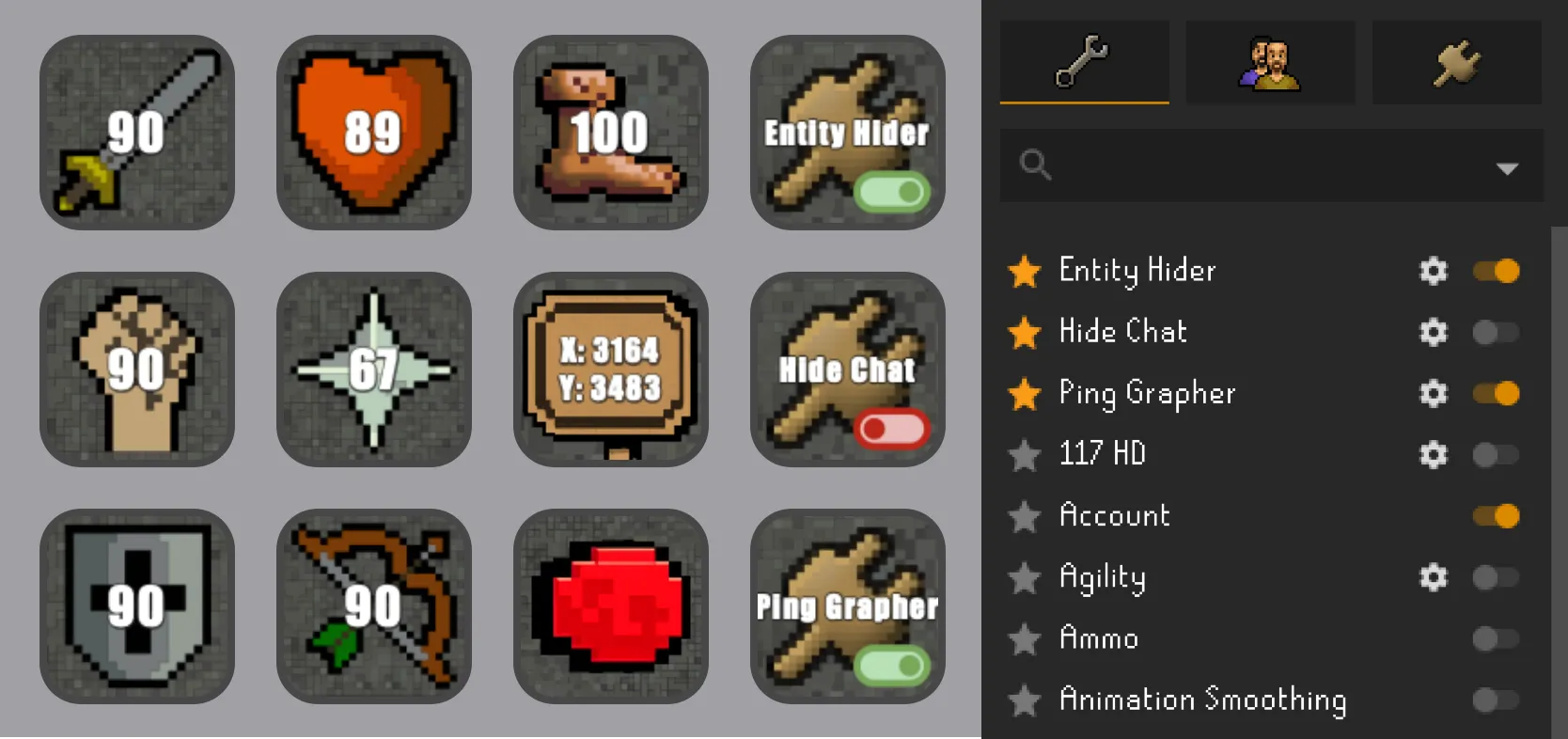Open the friends list panel tab
This screenshot has height=739, width=1568.
click(1270, 62)
